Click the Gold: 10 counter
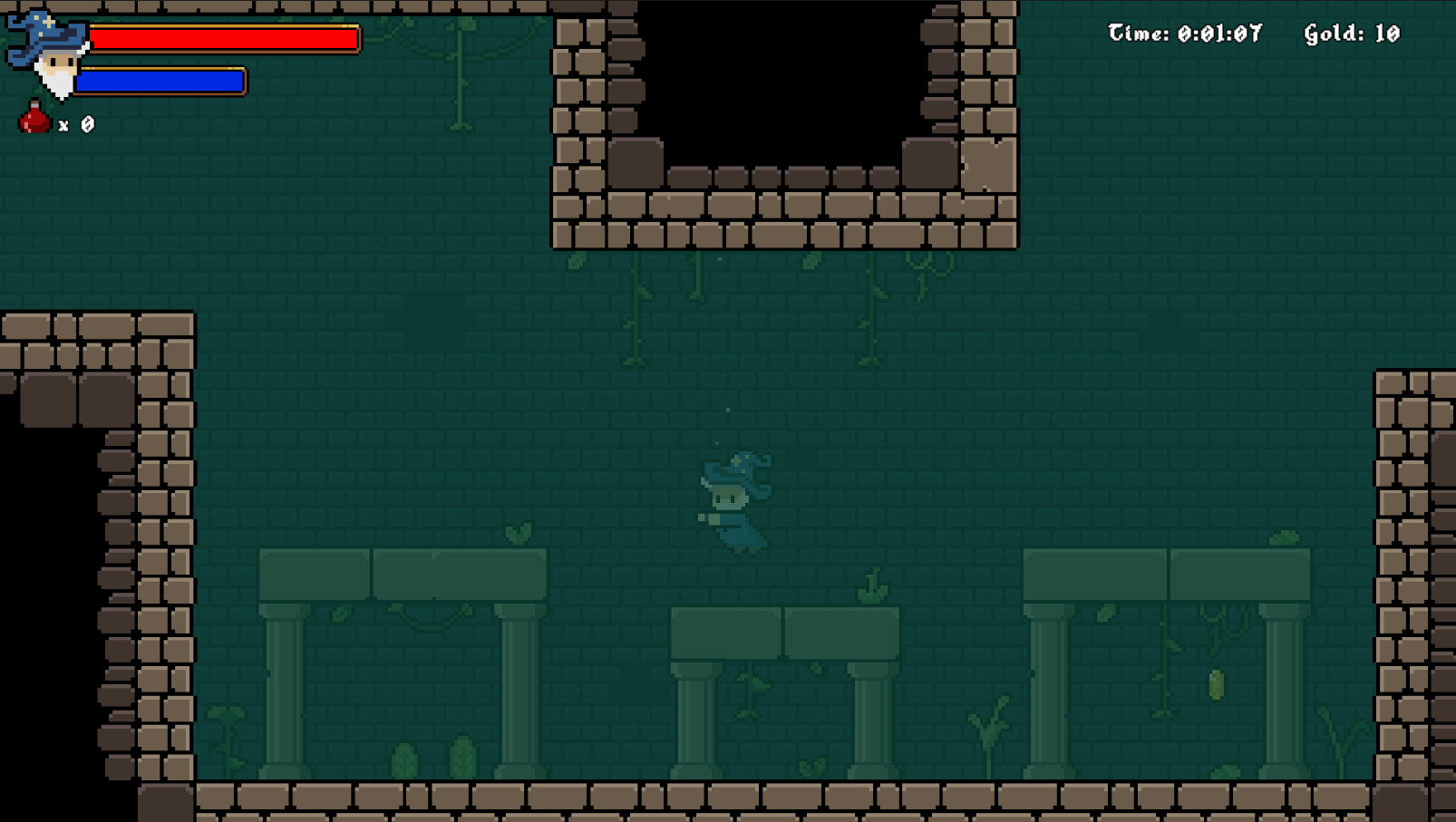Viewport: 1456px width, 822px height. point(1350,33)
